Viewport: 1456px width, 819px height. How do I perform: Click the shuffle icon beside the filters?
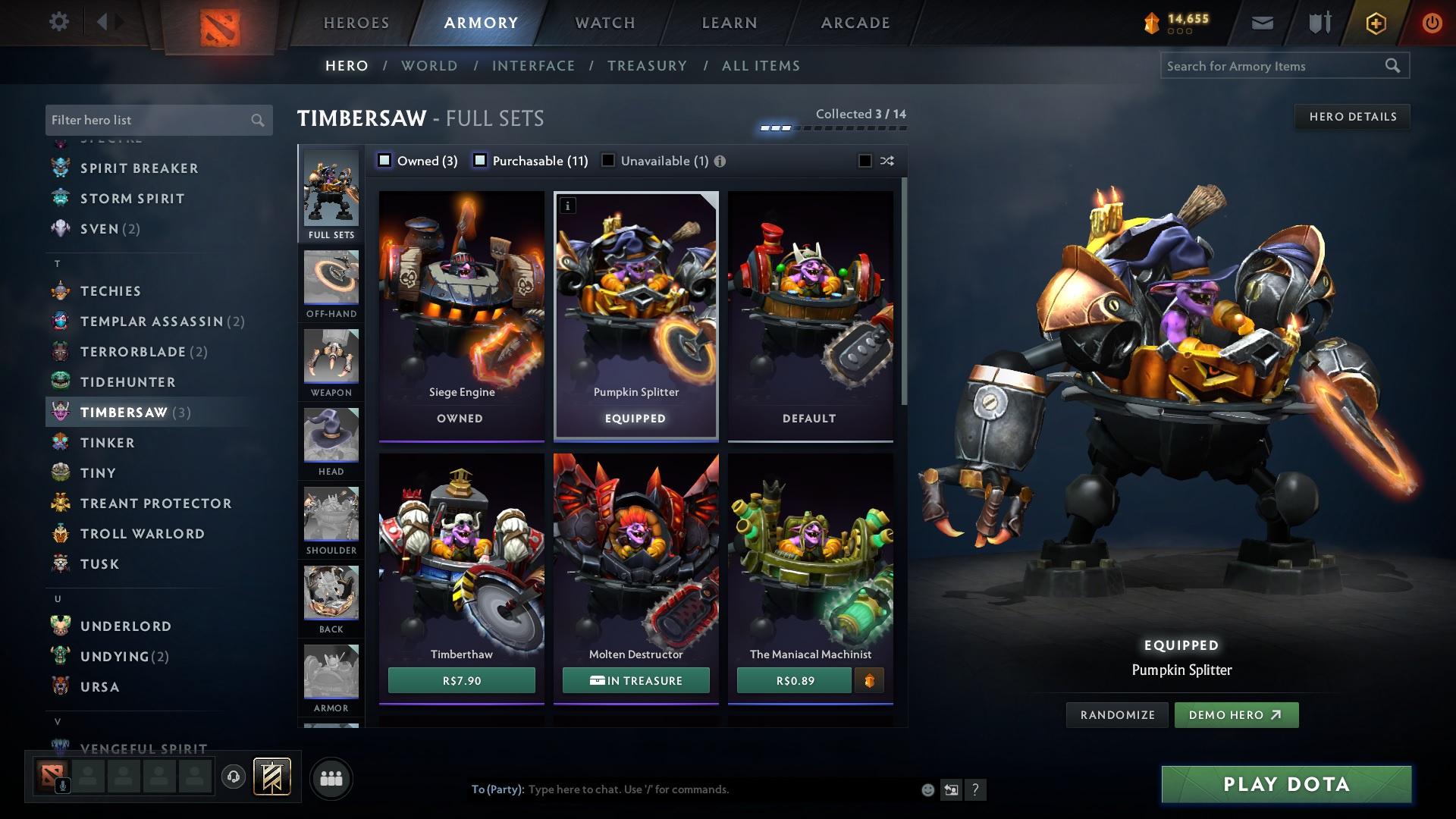(886, 161)
